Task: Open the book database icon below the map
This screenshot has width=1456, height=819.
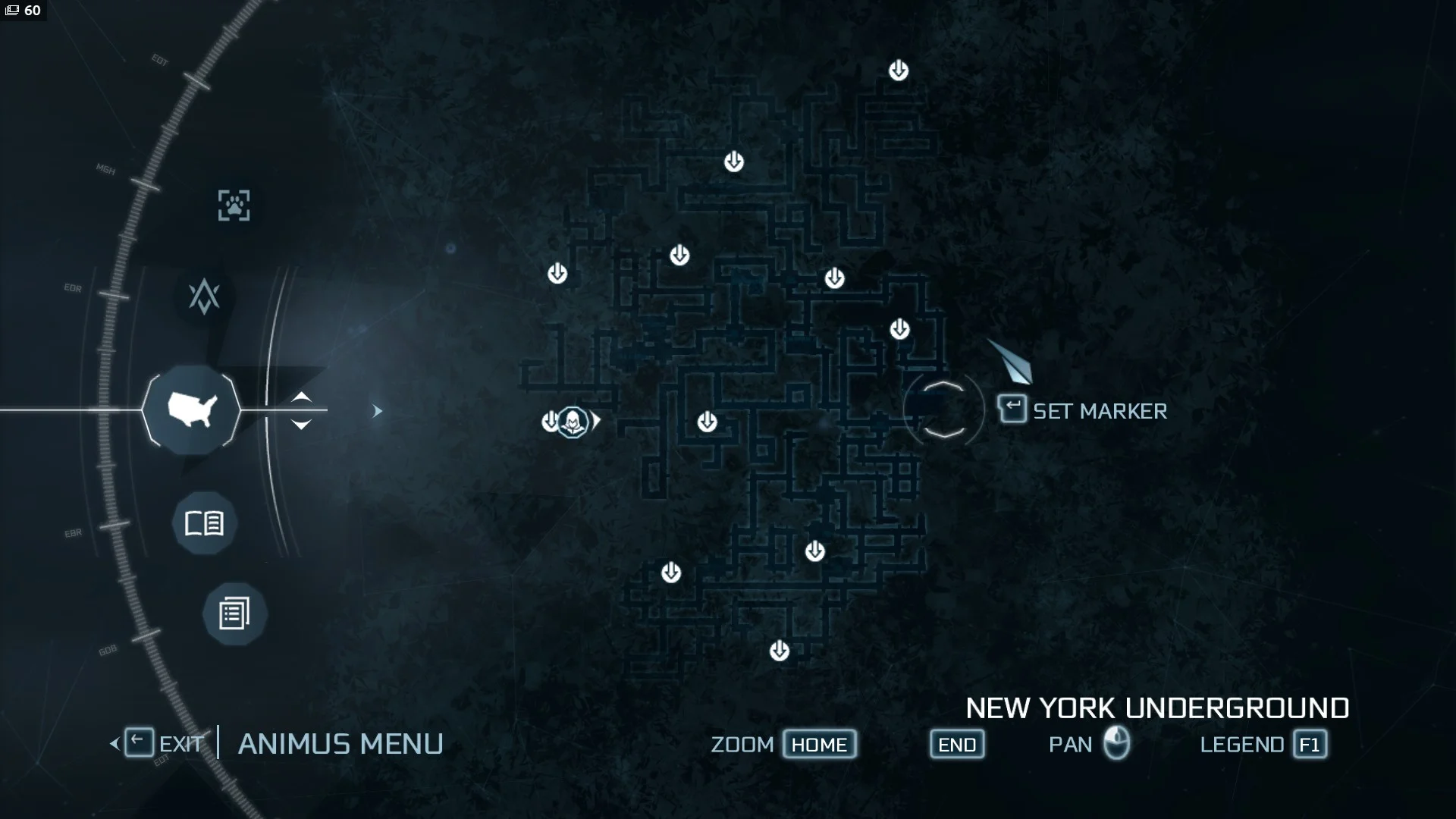Action: click(206, 522)
